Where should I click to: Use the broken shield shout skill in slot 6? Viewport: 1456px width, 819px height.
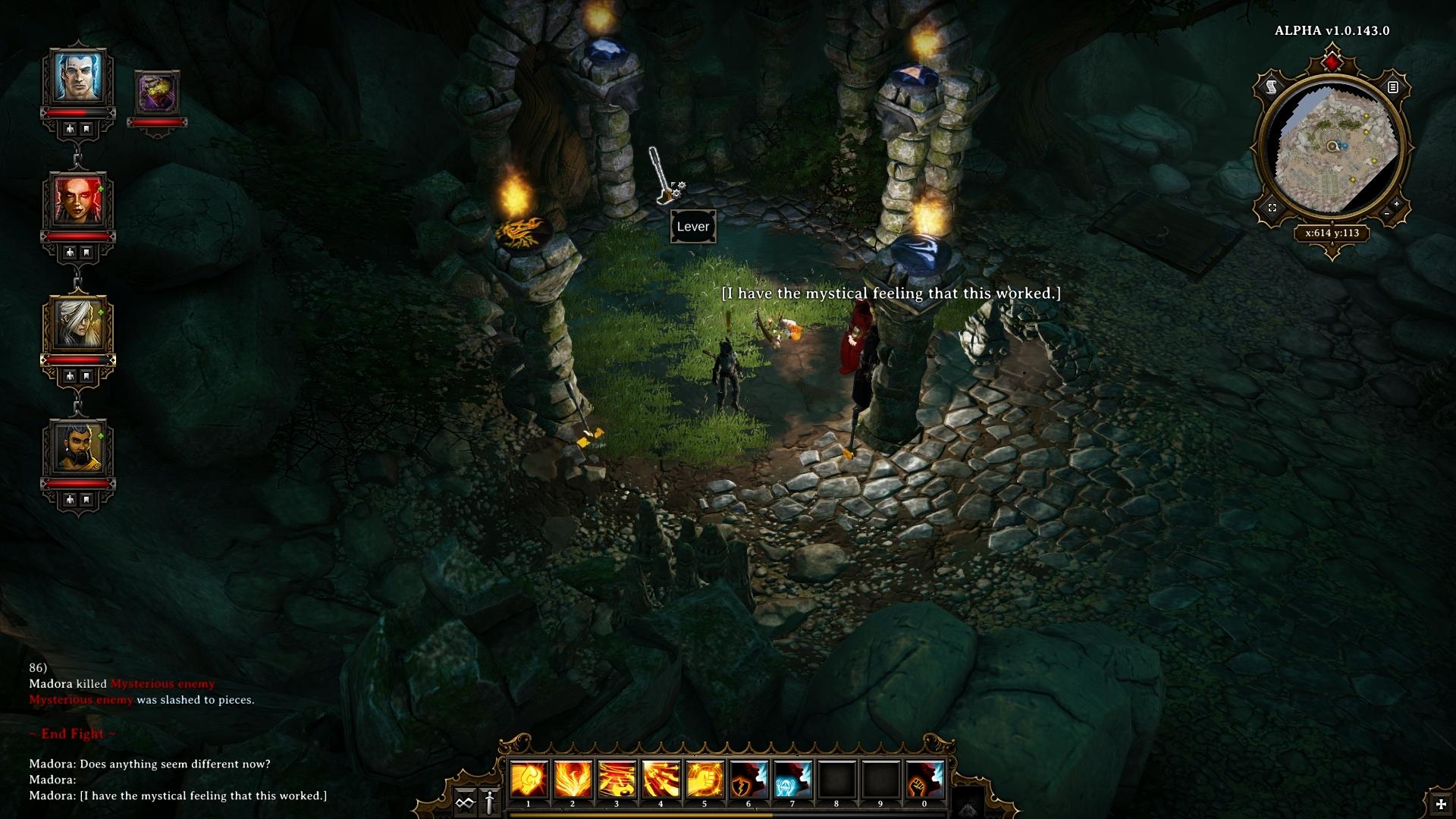pyautogui.click(x=748, y=780)
